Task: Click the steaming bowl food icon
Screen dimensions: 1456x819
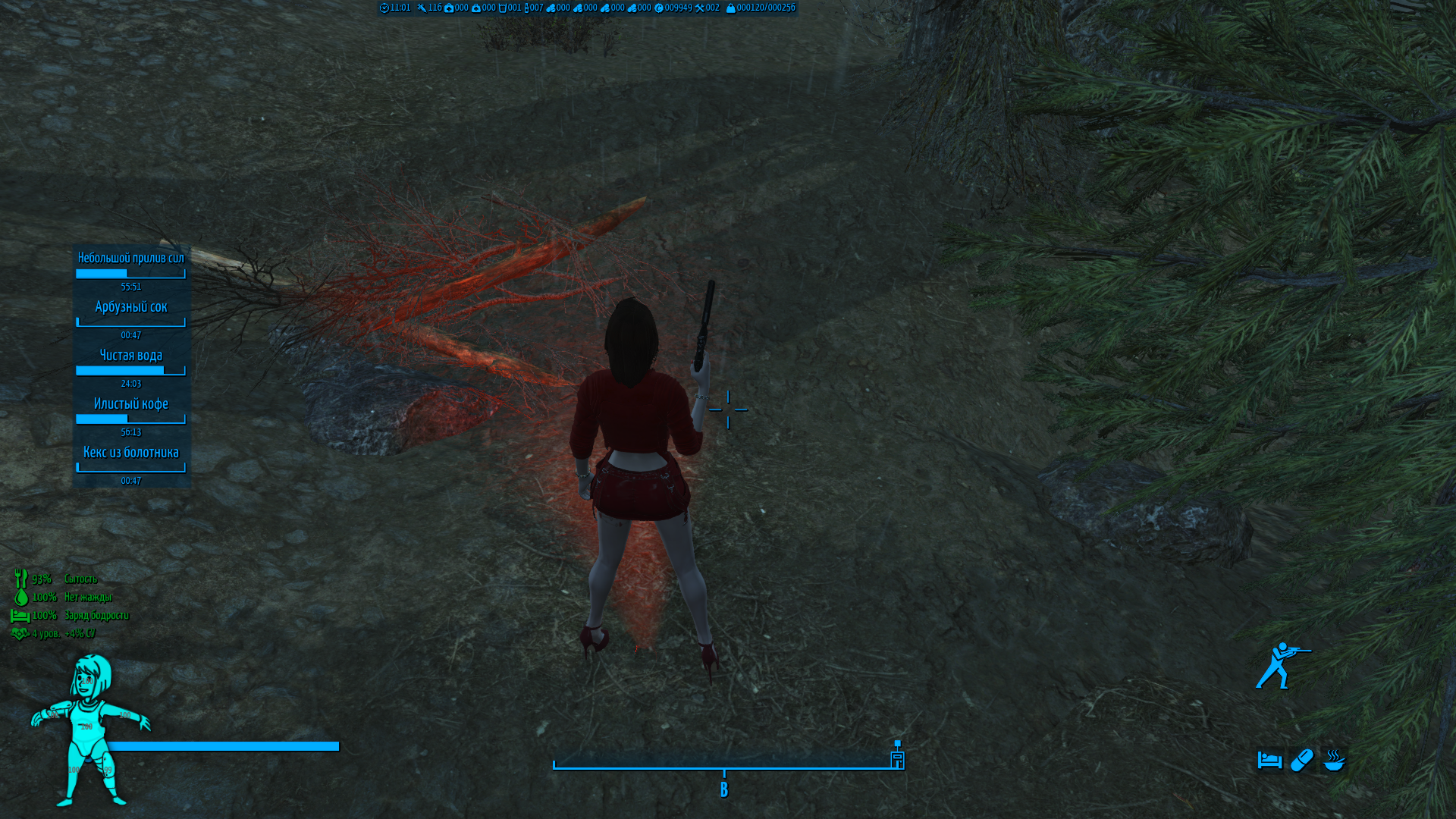Action: coord(1334,760)
